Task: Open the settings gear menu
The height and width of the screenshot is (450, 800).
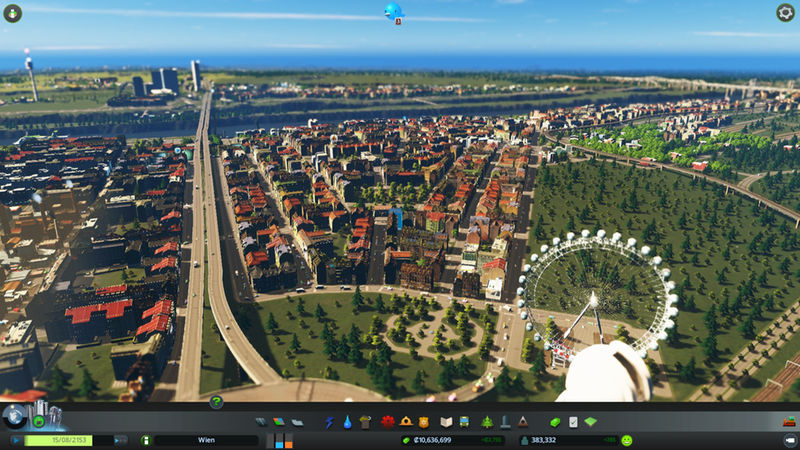Action: click(785, 13)
